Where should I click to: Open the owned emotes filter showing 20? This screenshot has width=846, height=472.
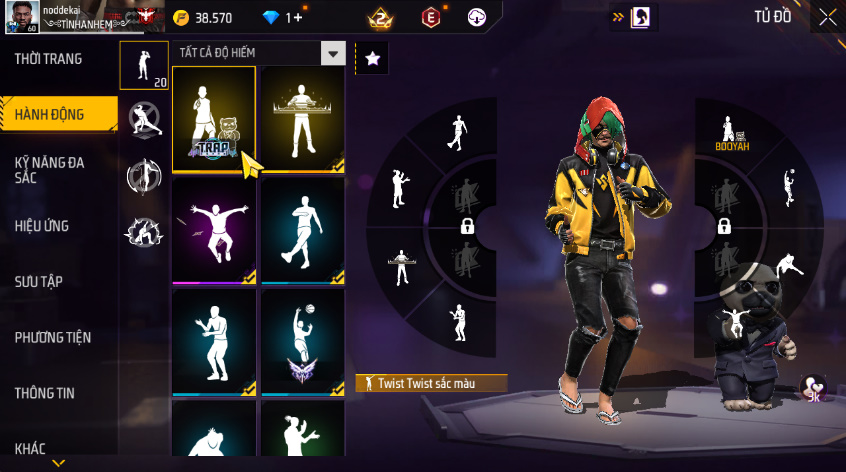[x=144, y=65]
